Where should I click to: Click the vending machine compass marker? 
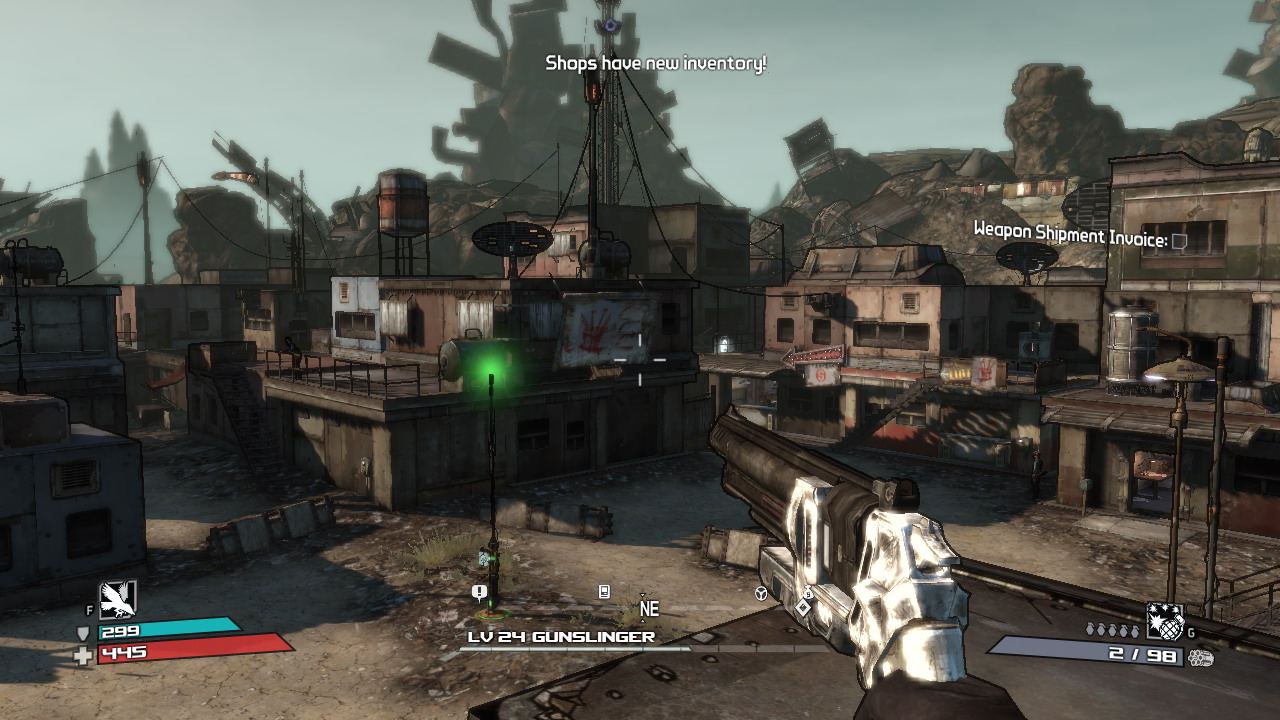(x=604, y=591)
